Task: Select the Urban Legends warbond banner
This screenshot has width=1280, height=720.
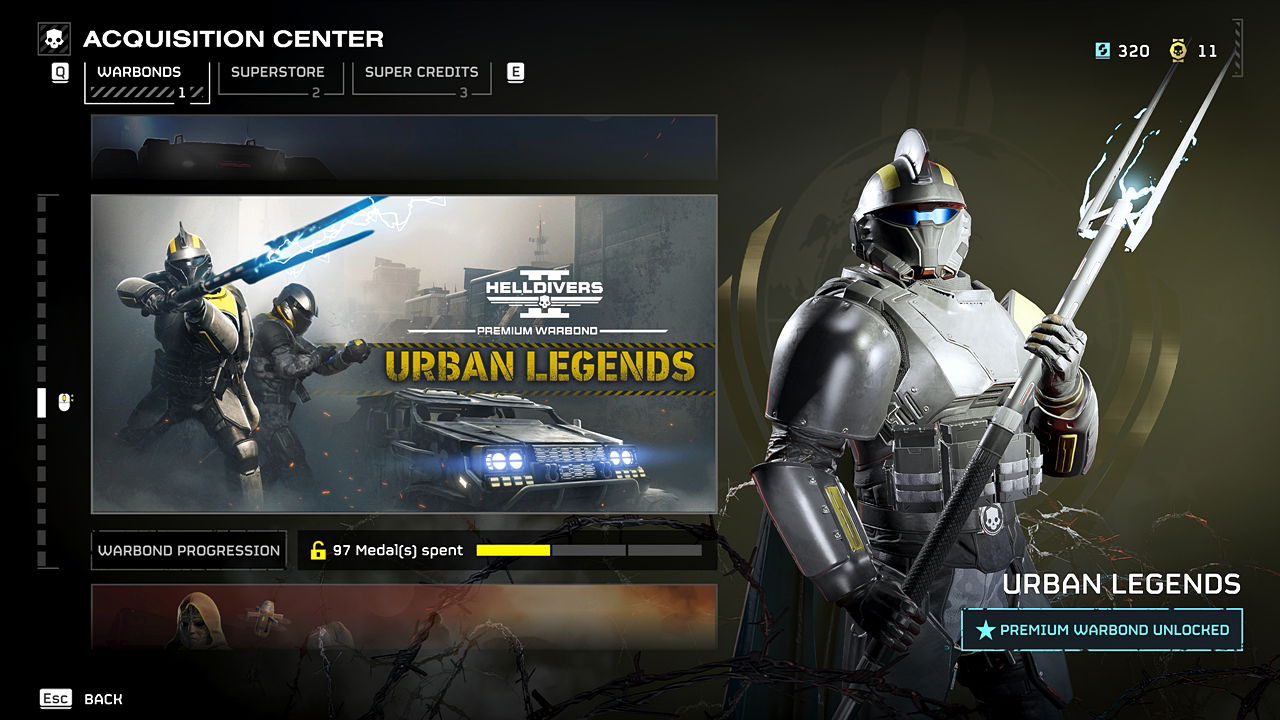Action: [x=404, y=354]
